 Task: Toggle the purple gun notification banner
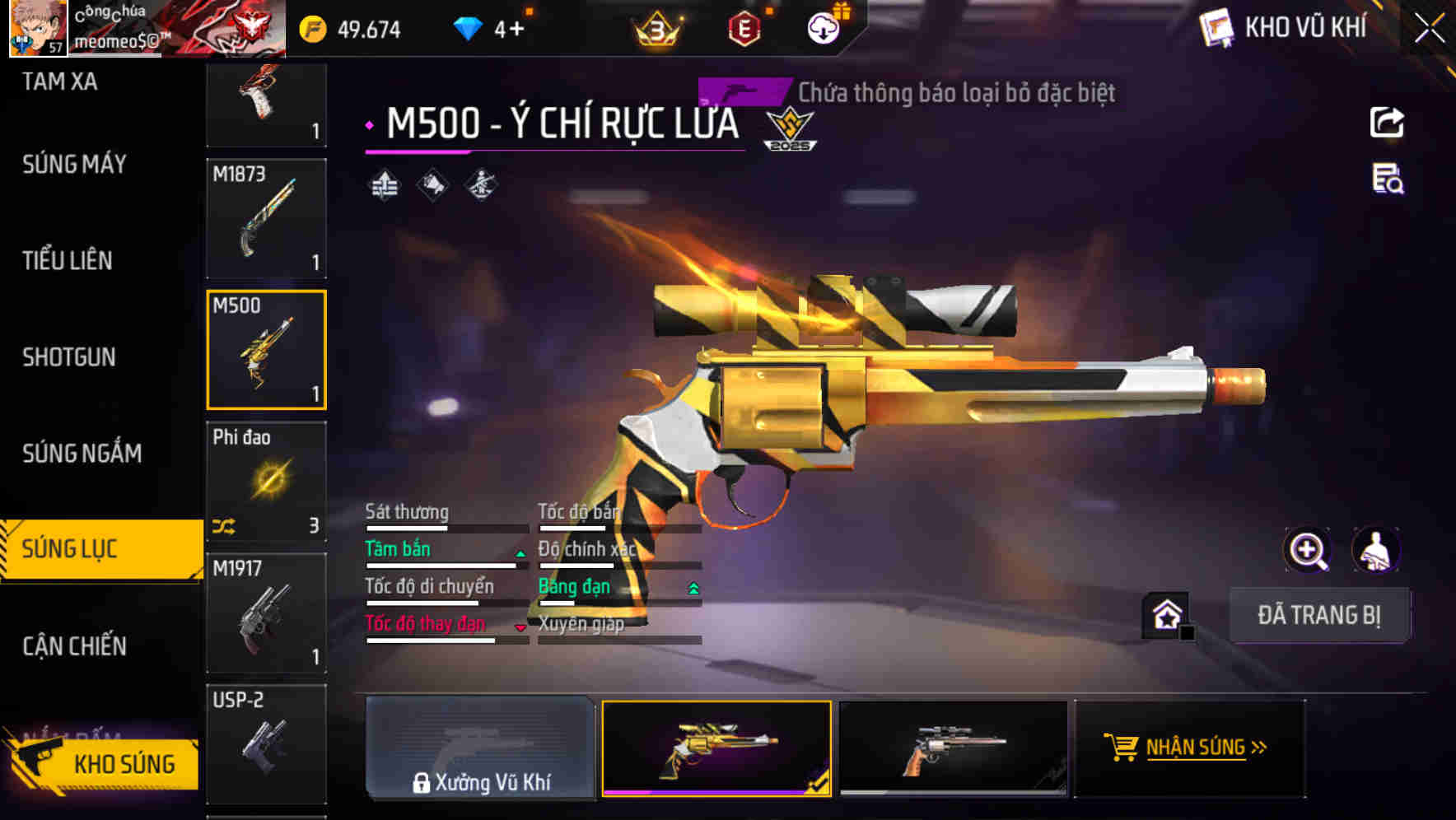pos(741,92)
